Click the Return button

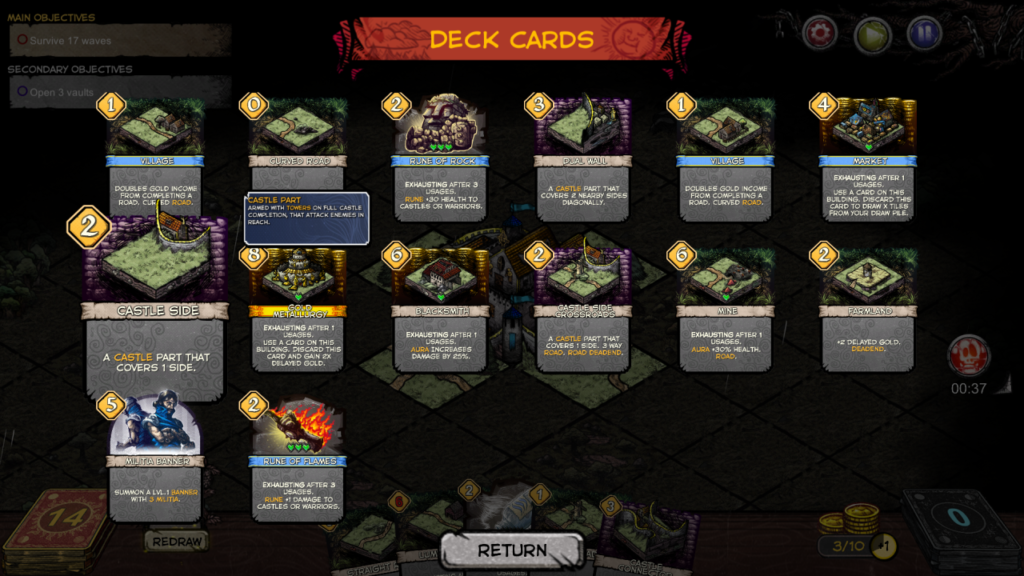(x=512, y=550)
